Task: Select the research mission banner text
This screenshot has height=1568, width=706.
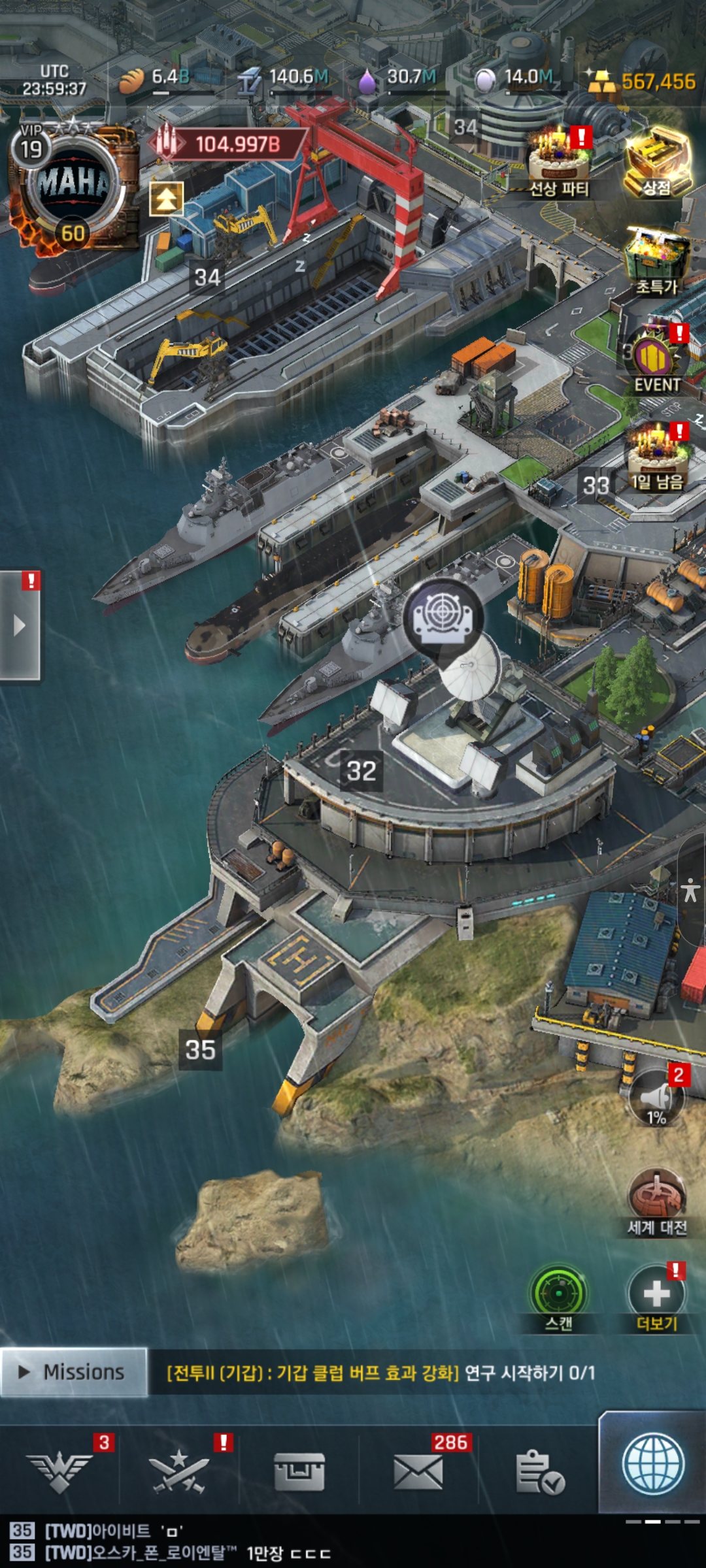Action: pos(380,1373)
